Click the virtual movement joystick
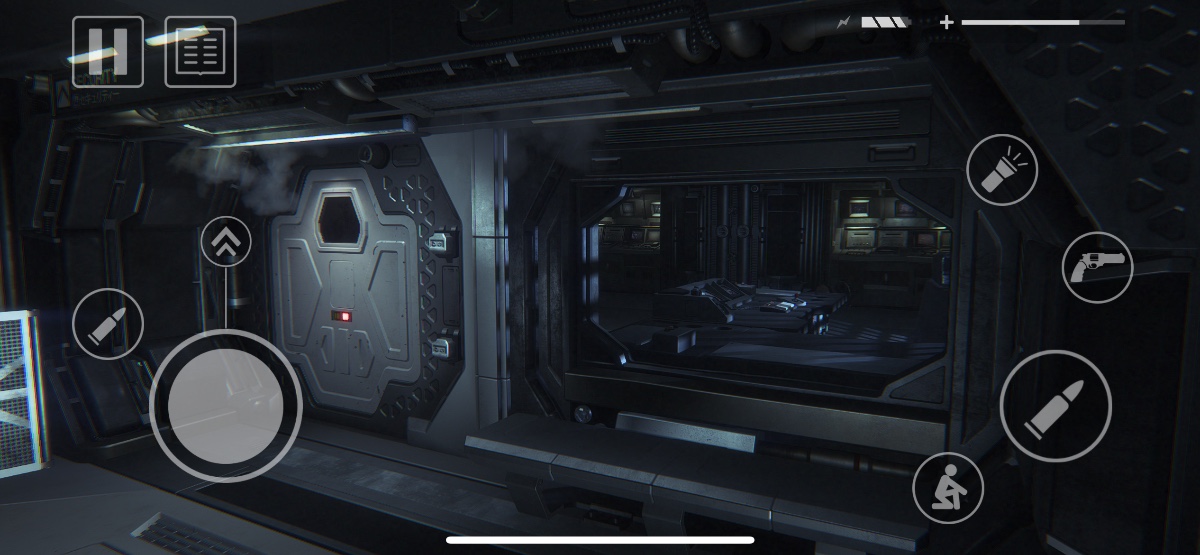Image resolution: width=1200 pixels, height=555 pixels. tap(225, 405)
